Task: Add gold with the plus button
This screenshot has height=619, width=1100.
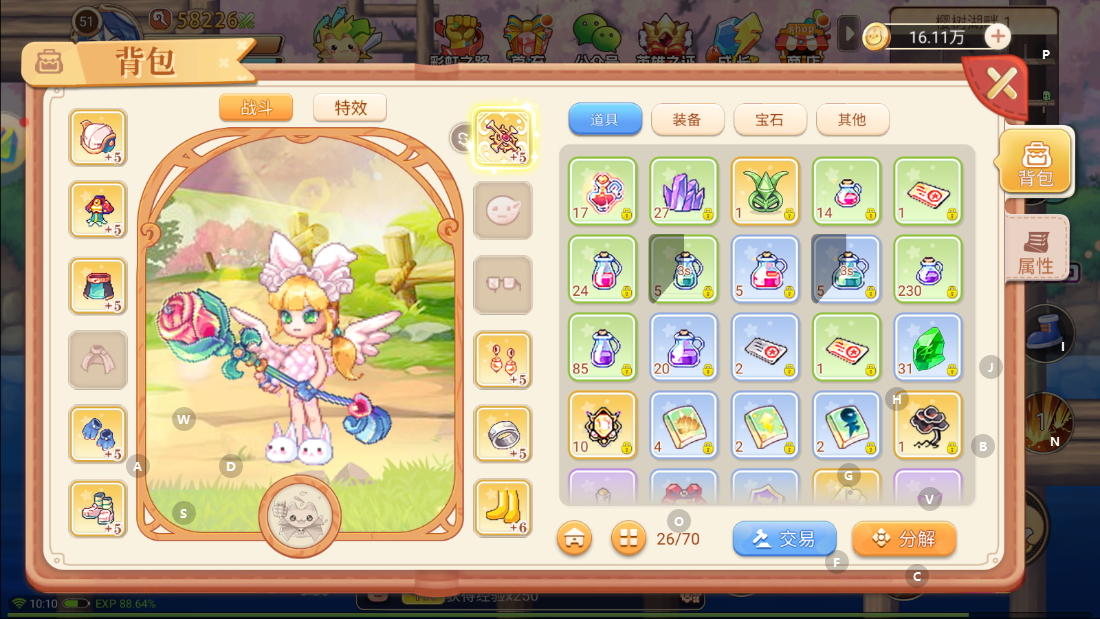Action: pos(997,37)
